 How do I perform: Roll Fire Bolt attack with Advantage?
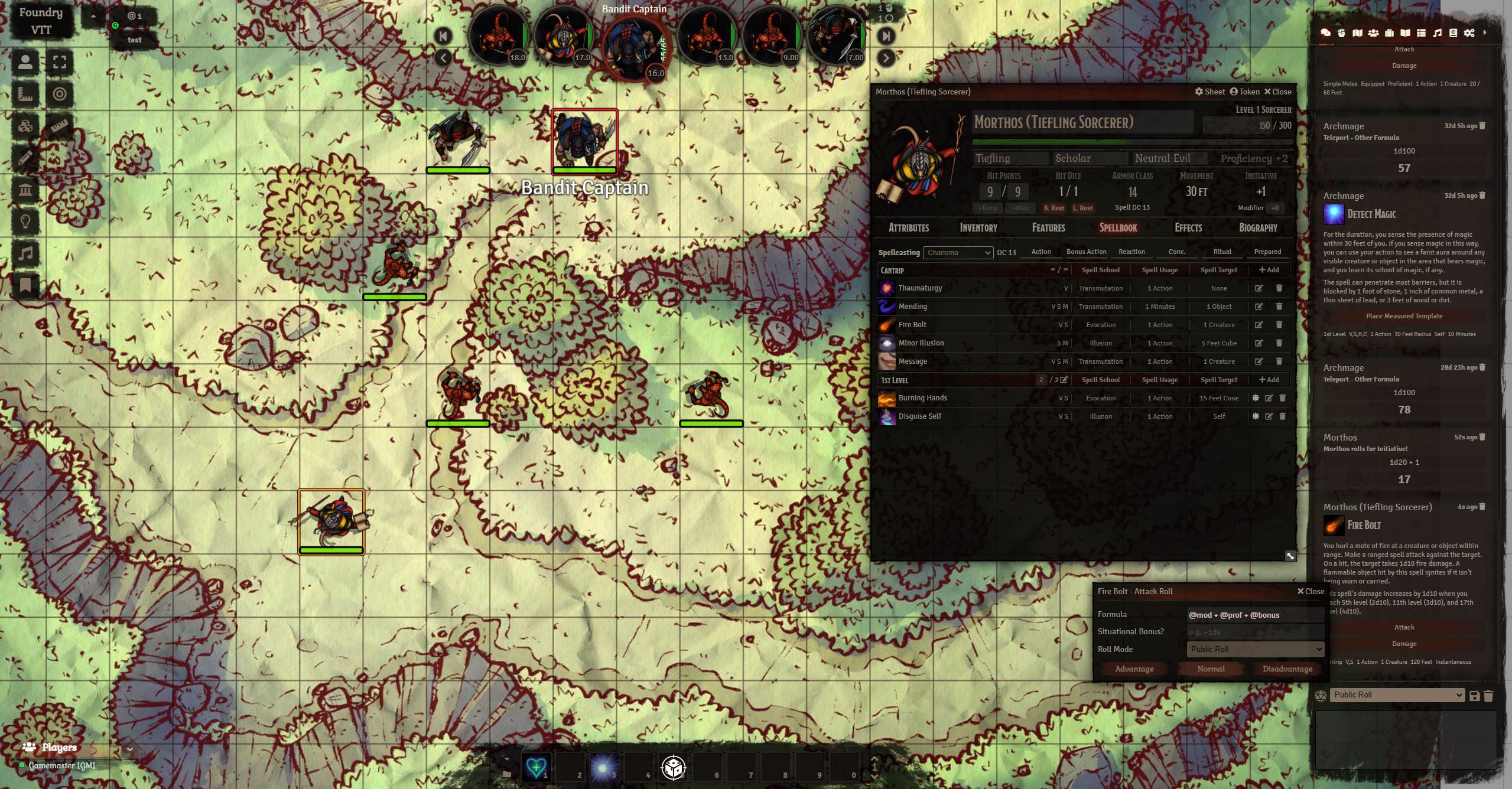pos(1134,669)
